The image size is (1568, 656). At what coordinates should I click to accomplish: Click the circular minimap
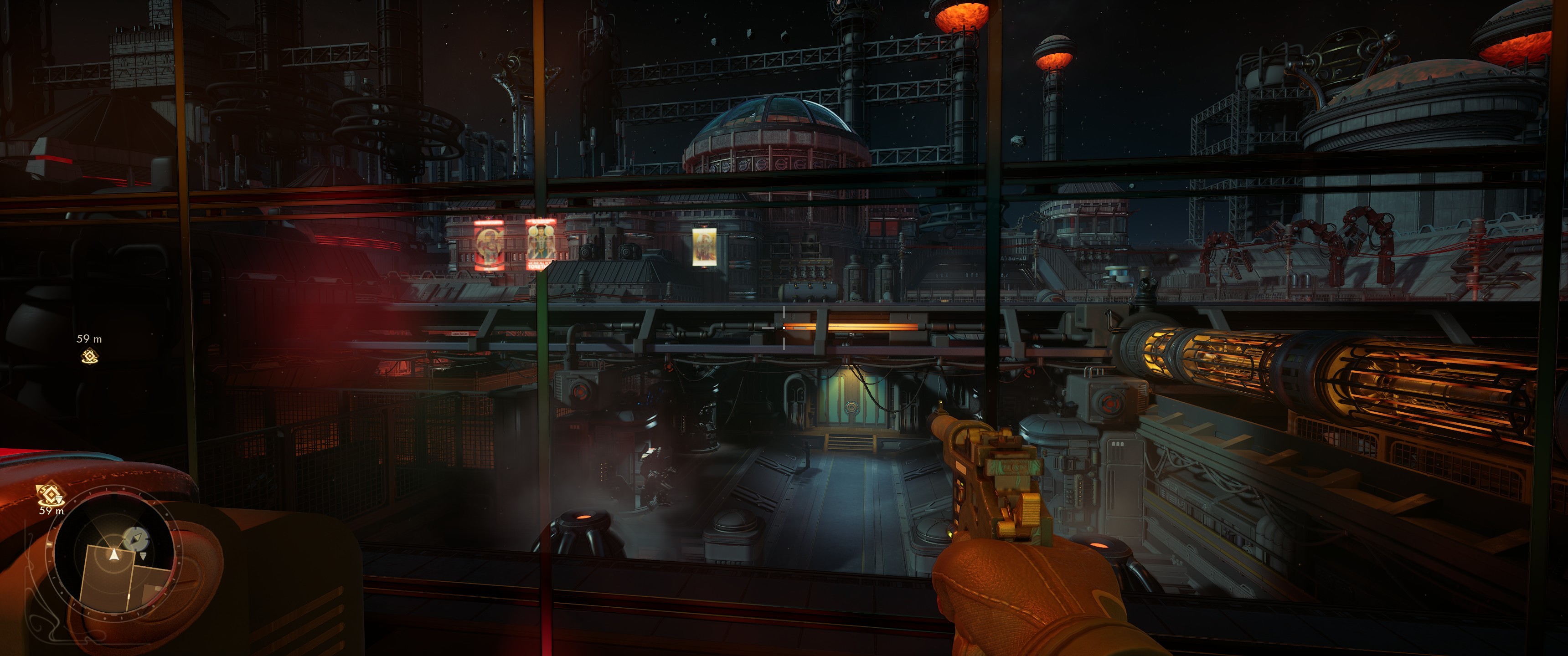point(114,556)
